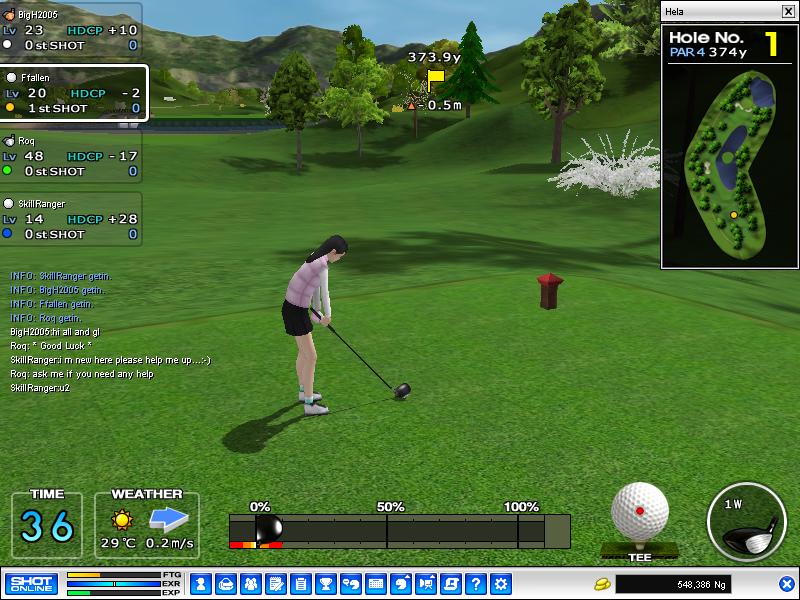Open the Shot Online main menu button
The height and width of the screenshot is (600, 800).
31,583
